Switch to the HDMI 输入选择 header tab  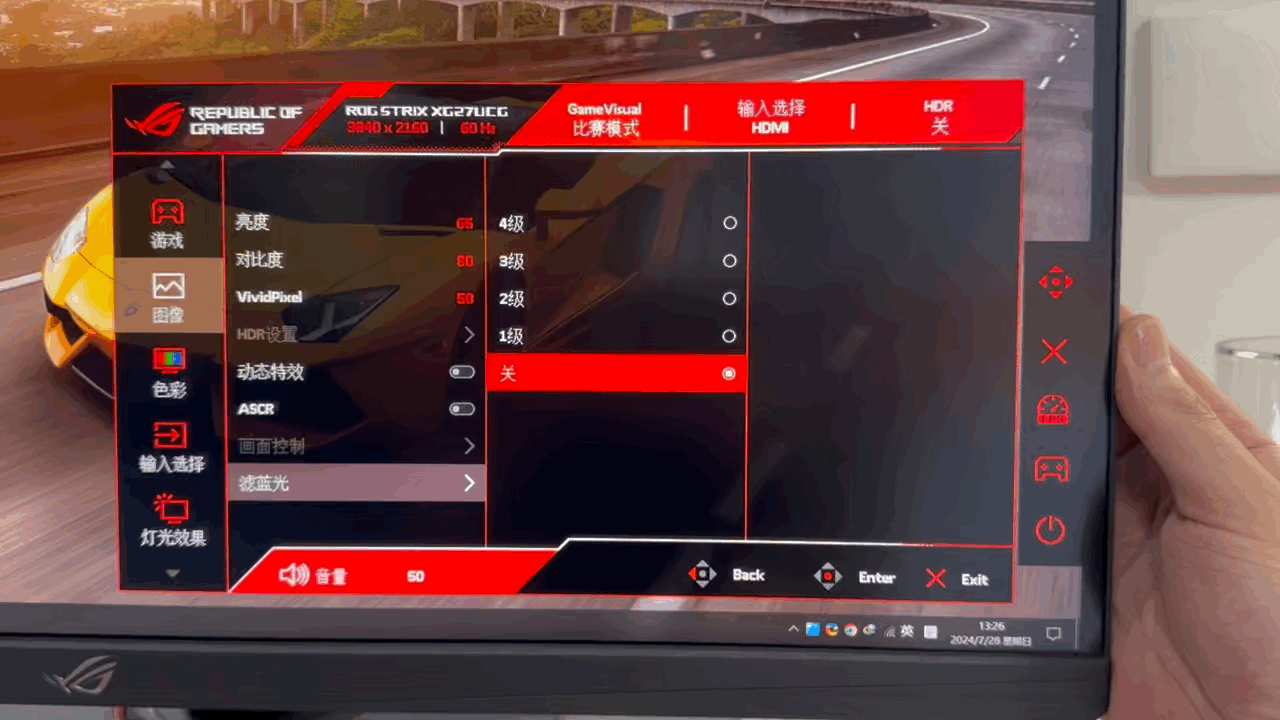click(770, 118)
